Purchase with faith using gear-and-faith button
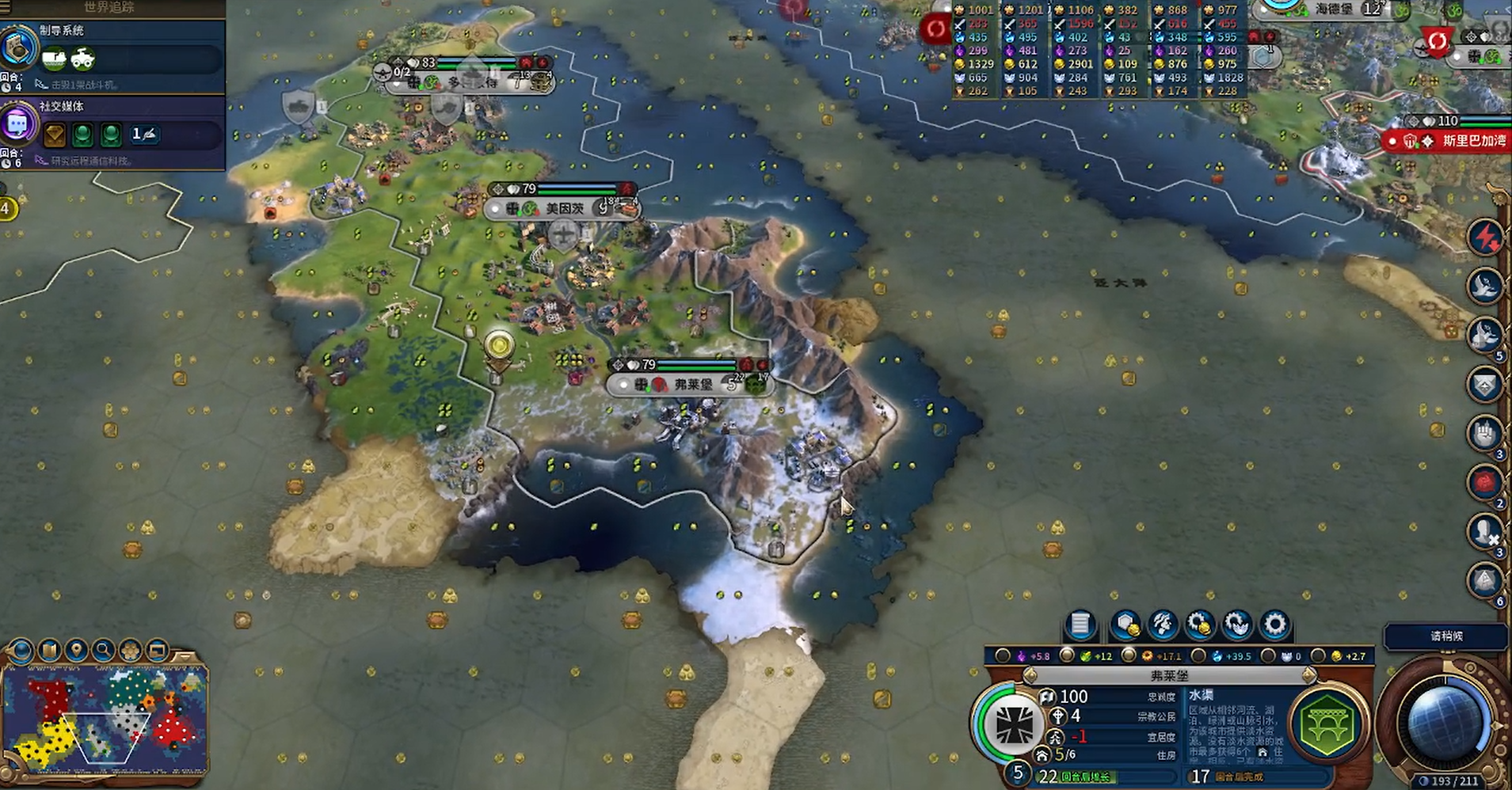1512x790 pixels. pyautogui.click(x=1236, y=625)
